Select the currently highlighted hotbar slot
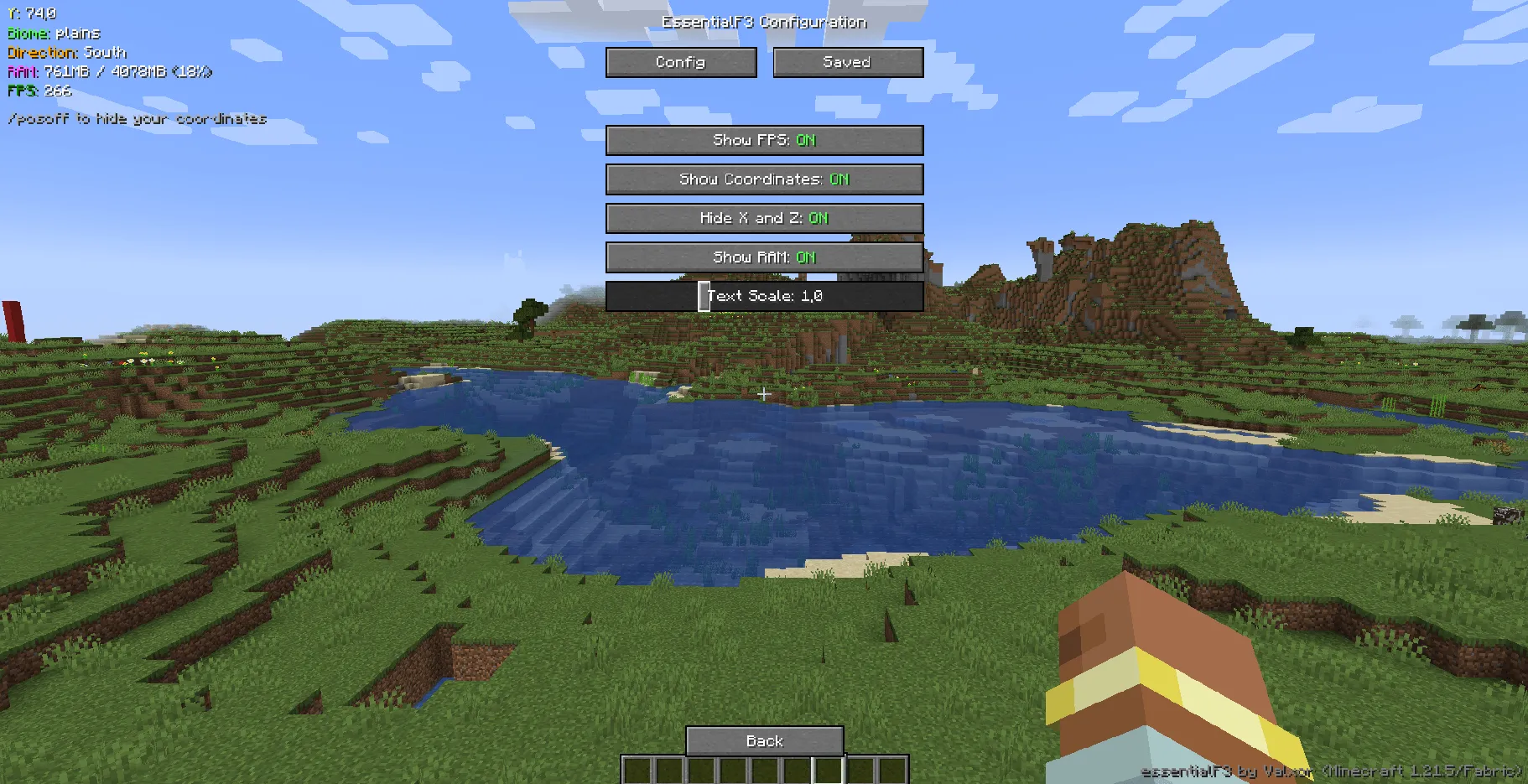1528x784 pixels. point(828,770)
